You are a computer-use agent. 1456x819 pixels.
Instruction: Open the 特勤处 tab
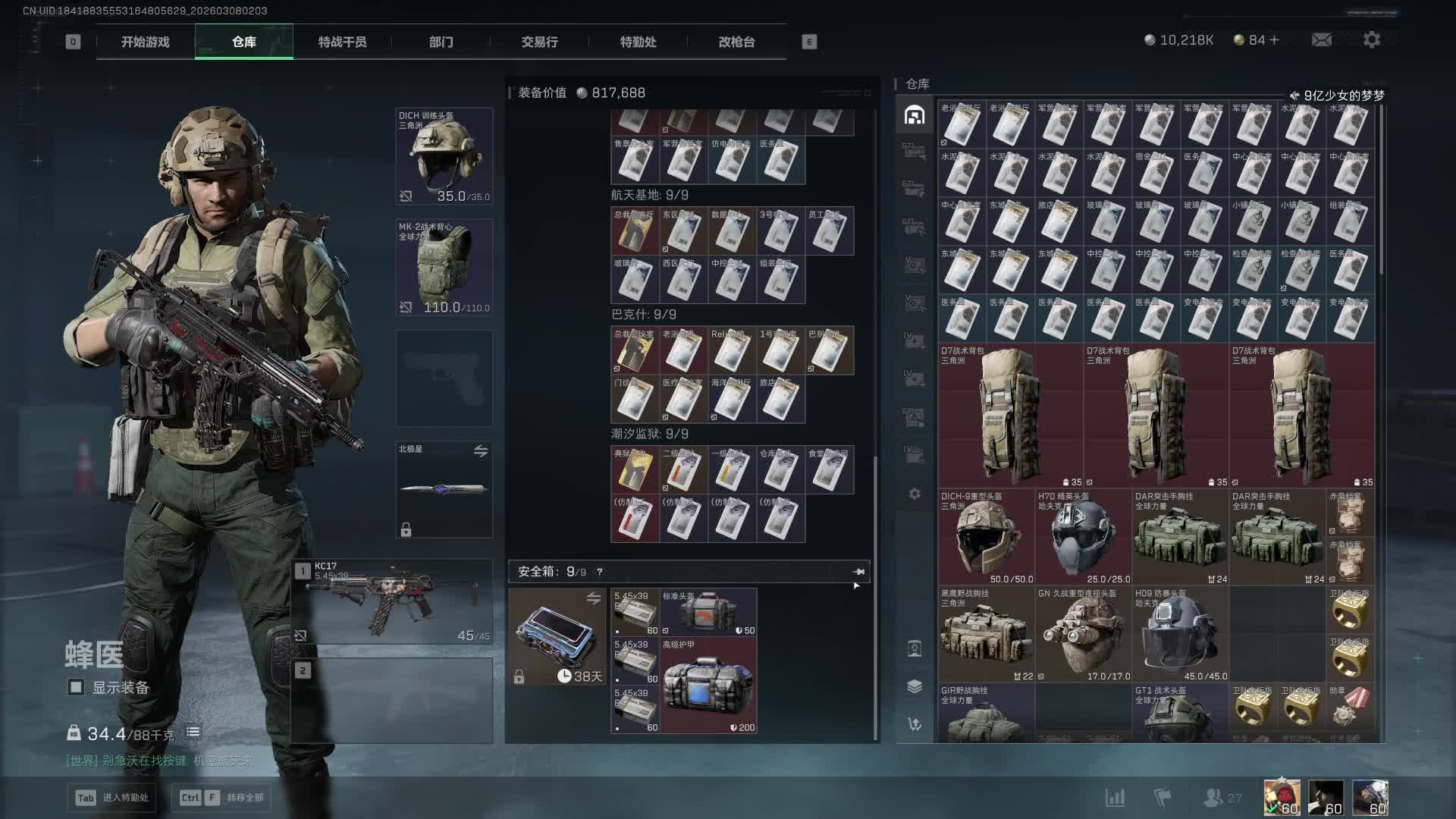click(x=638, y=42)
